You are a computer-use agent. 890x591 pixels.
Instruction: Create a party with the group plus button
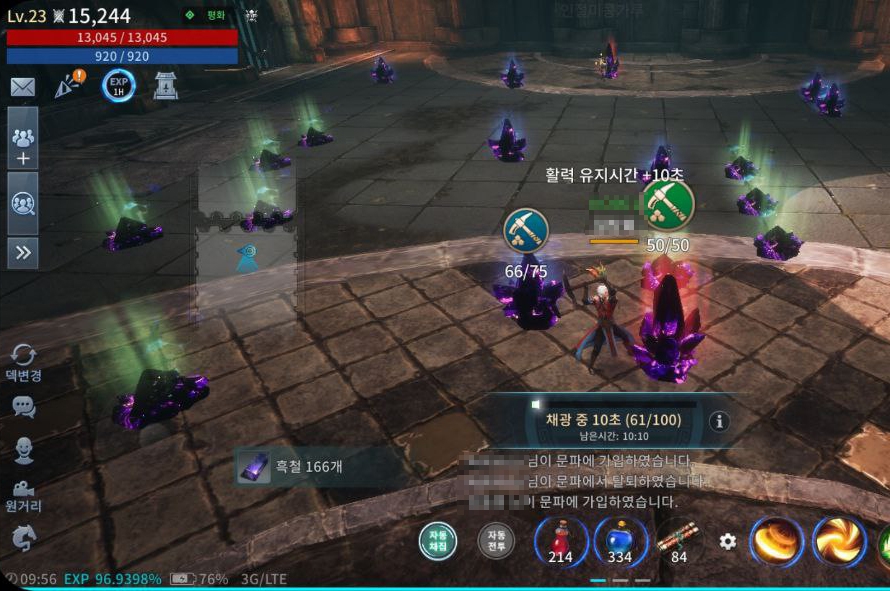(x=23, y=144)
